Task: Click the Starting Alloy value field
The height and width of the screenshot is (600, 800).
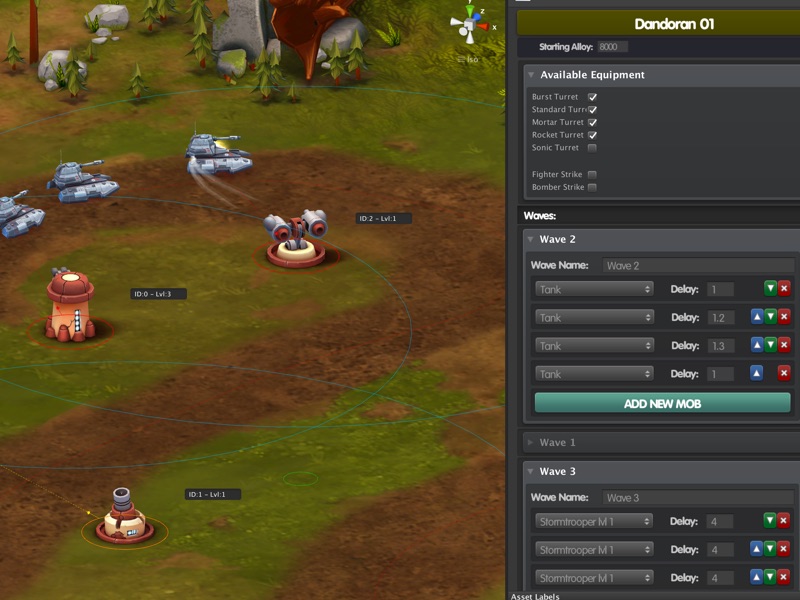Action: click(612, 47)
